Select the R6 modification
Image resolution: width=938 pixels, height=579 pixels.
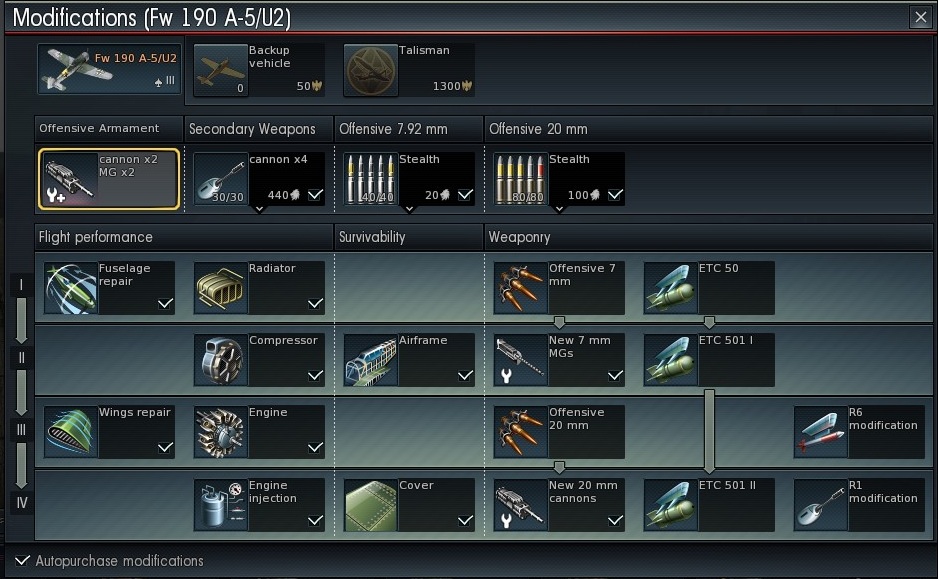coord(857,432)
